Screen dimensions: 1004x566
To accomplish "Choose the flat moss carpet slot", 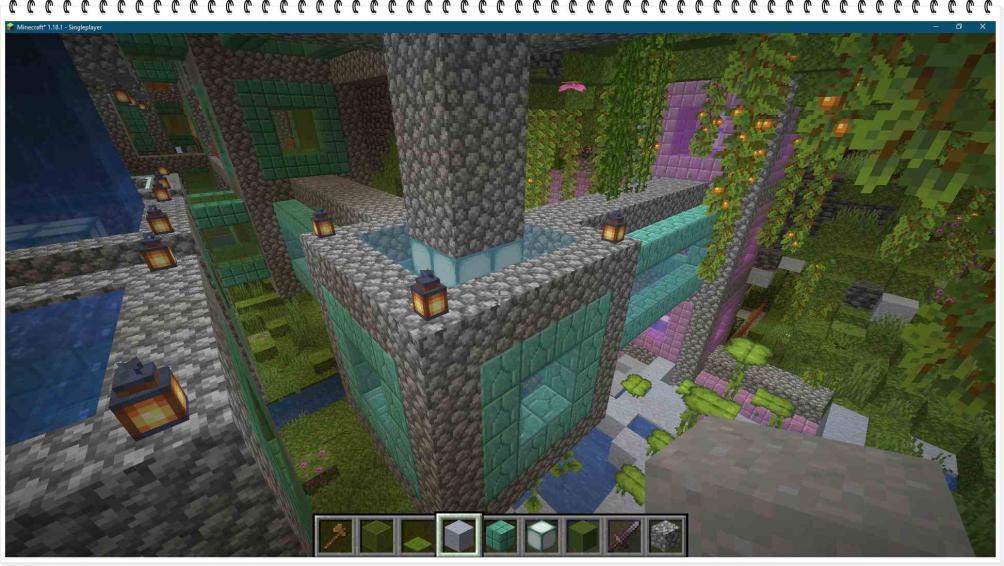I will [x=417, y=536].
